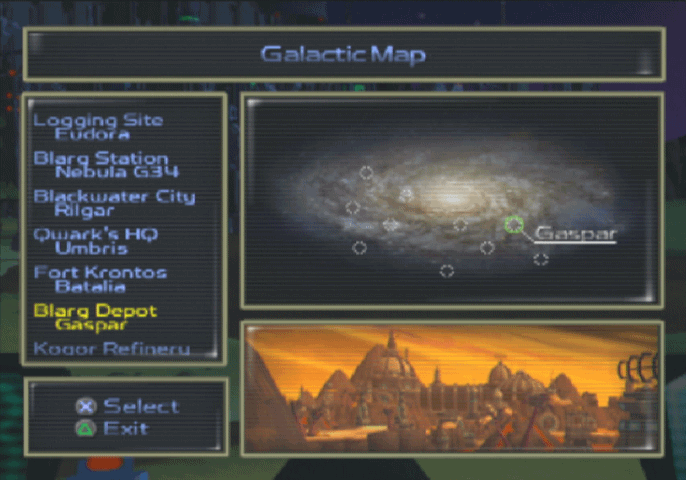Click the green Gaspar planet marker

pos(514,226)
